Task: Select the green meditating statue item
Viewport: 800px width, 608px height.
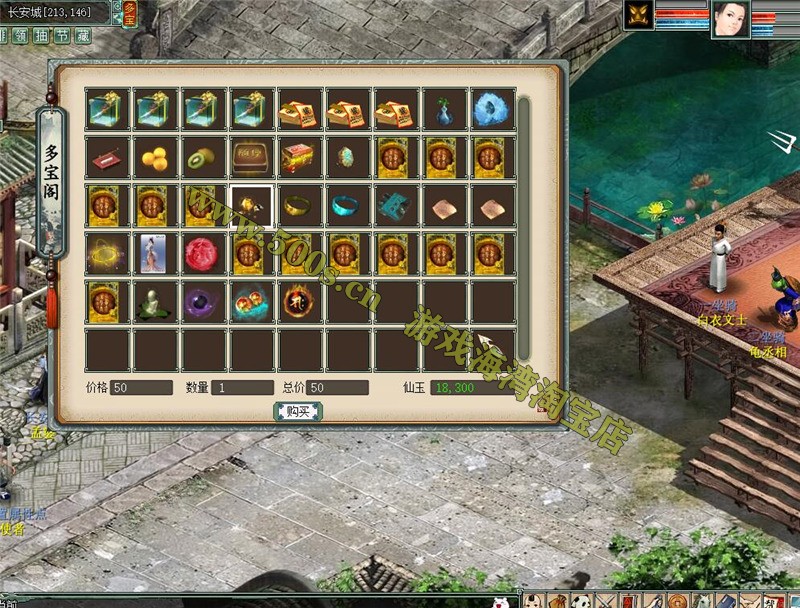Action: pyautogui.click(x=157, y=301)
